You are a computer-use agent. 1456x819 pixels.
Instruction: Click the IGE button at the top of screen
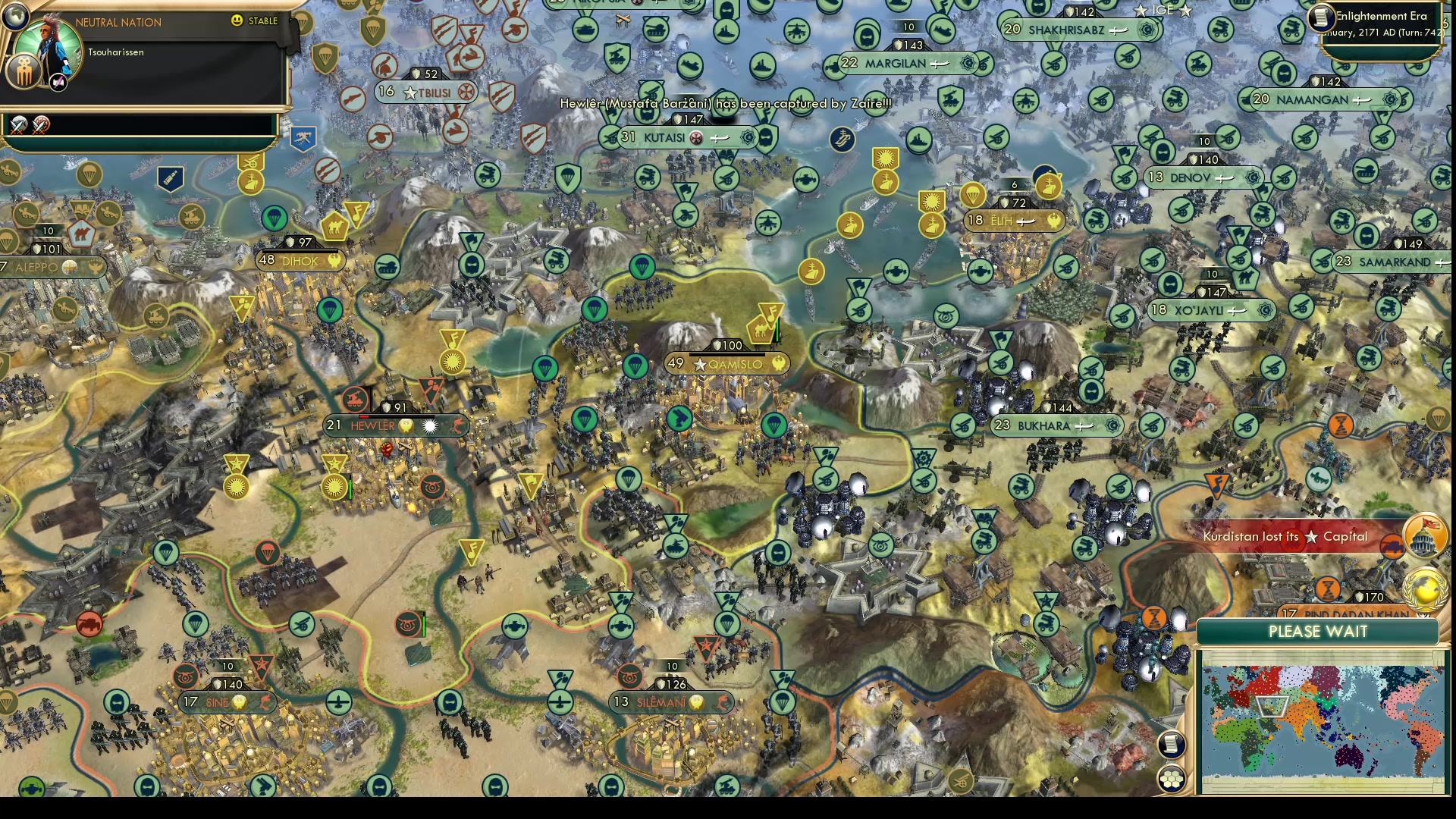point(1165,11)
